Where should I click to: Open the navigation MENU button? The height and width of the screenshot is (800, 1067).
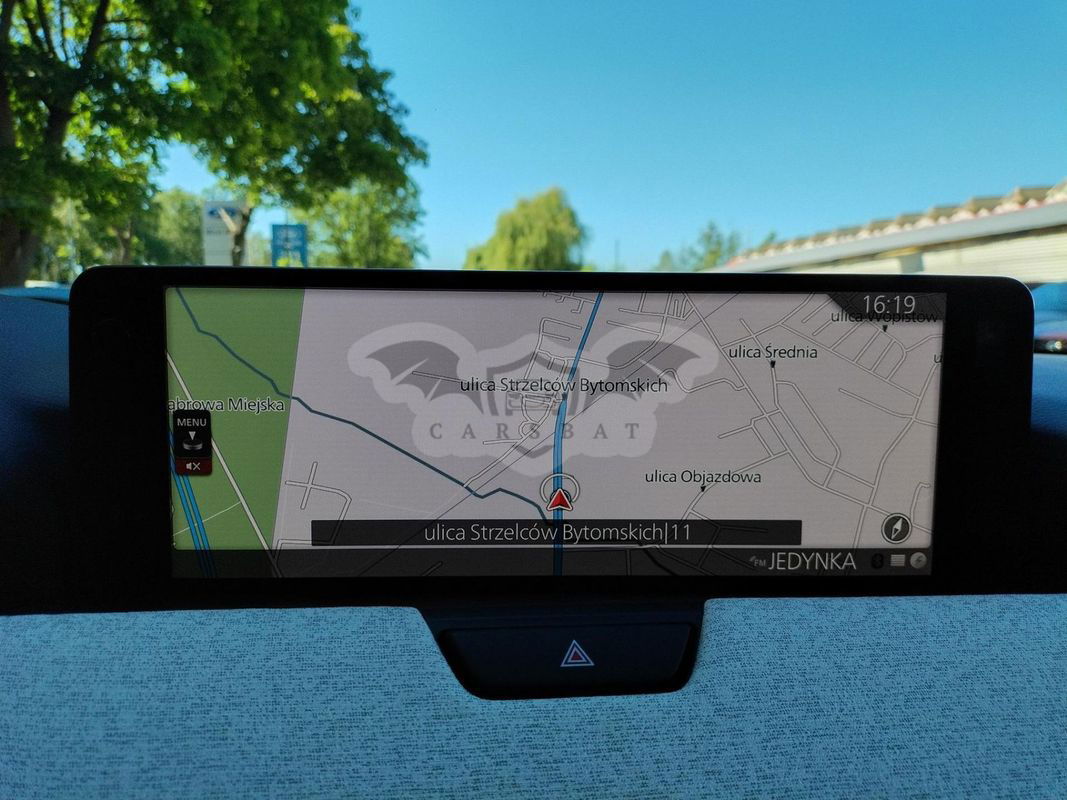pyautogui.click(x=192, y=430)
